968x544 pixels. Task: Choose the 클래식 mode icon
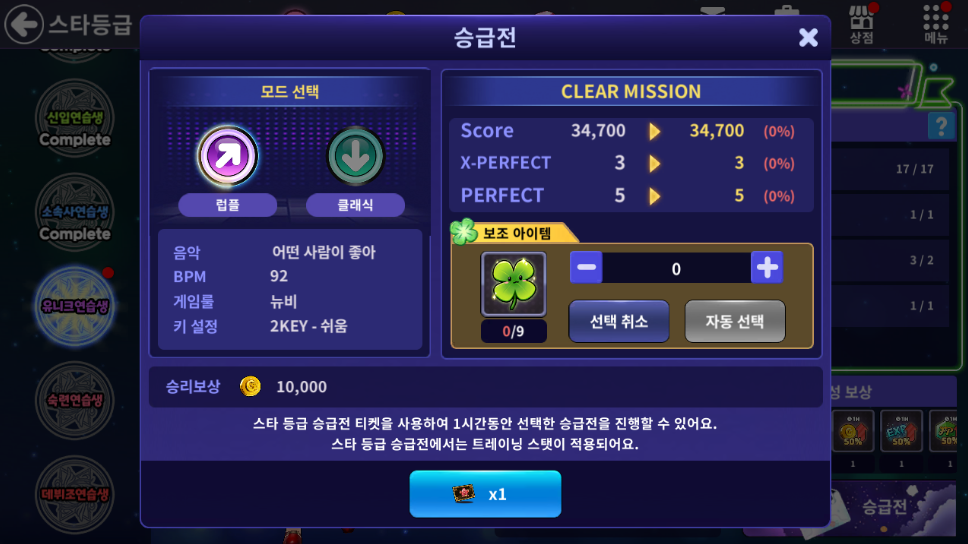pyautogui.click(x=355, y=156)
